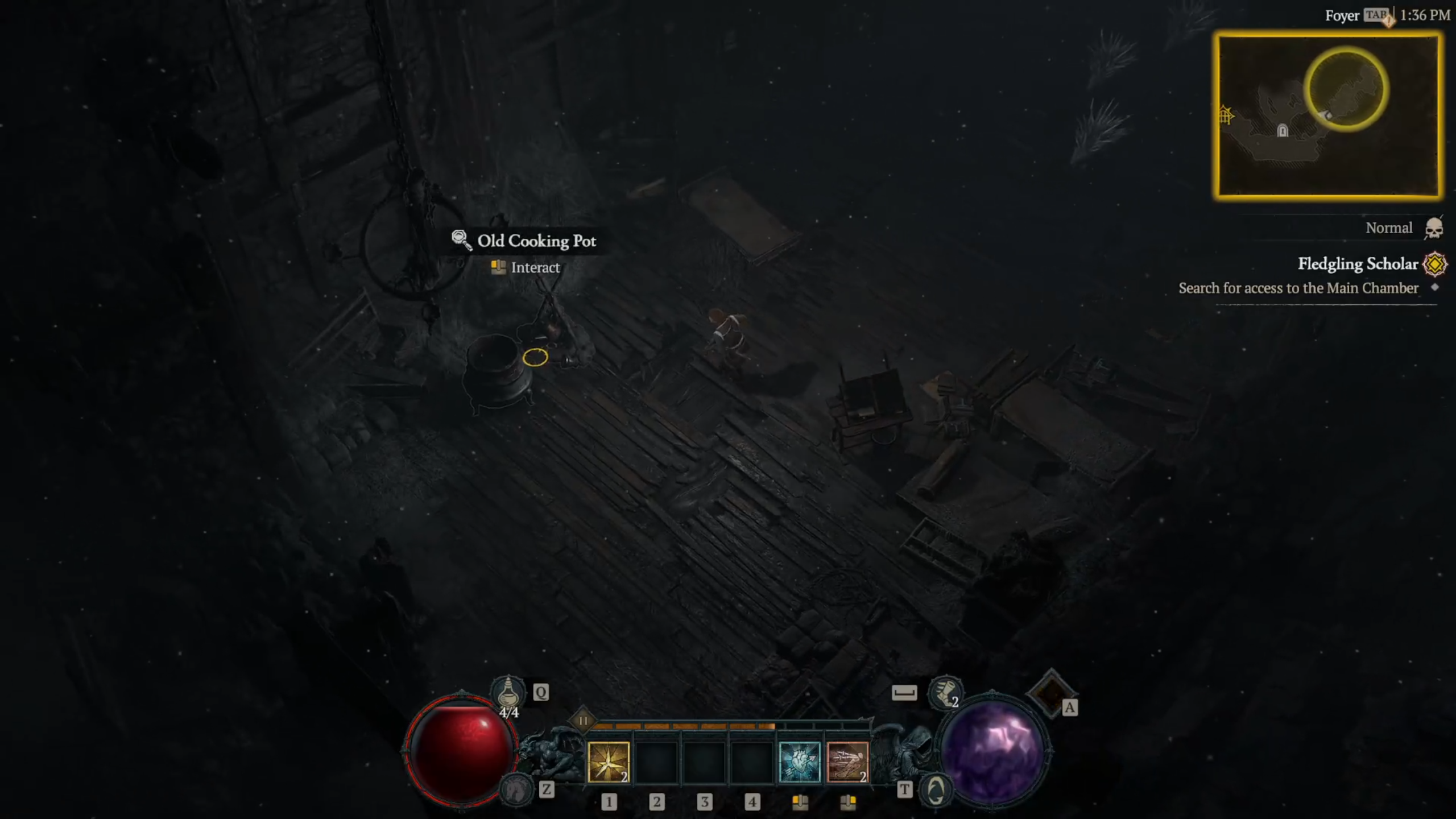
Task: Activate the arrow barrage skill icon
Action: (x=847, y=762)
